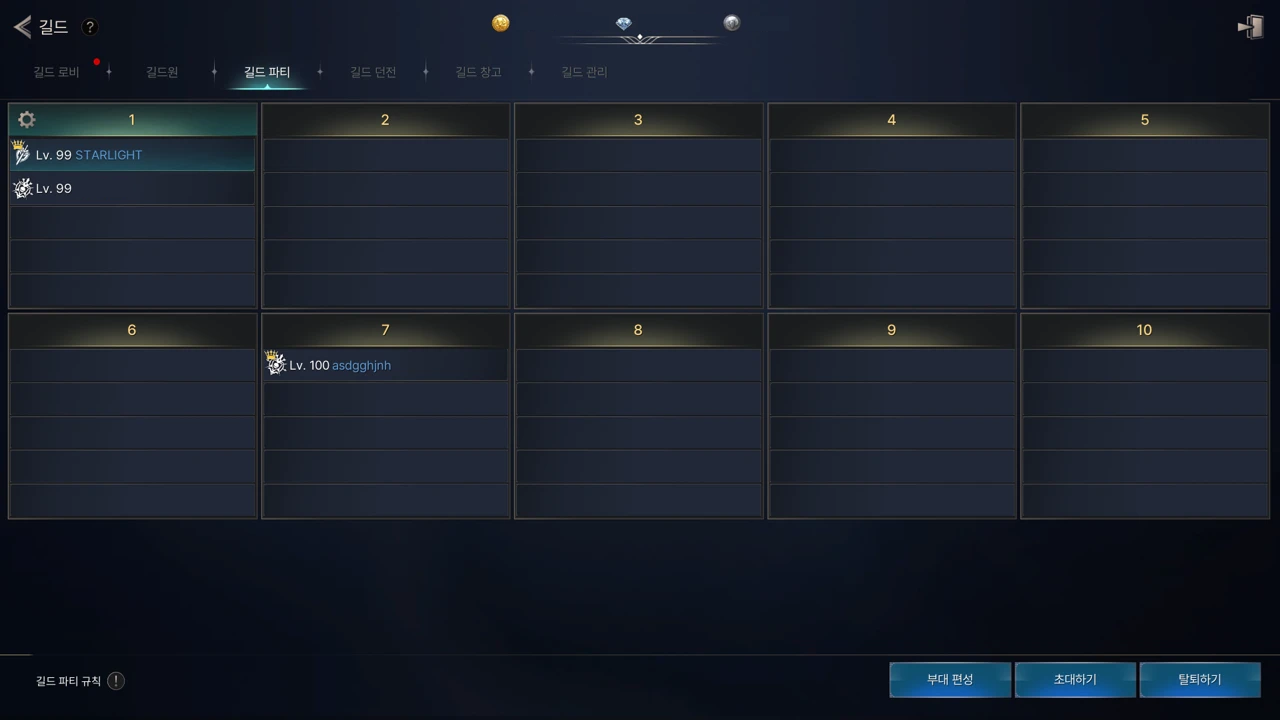
Task: Open party 1 gear settings
Action: pyautogui.click(x=27, y=120)
